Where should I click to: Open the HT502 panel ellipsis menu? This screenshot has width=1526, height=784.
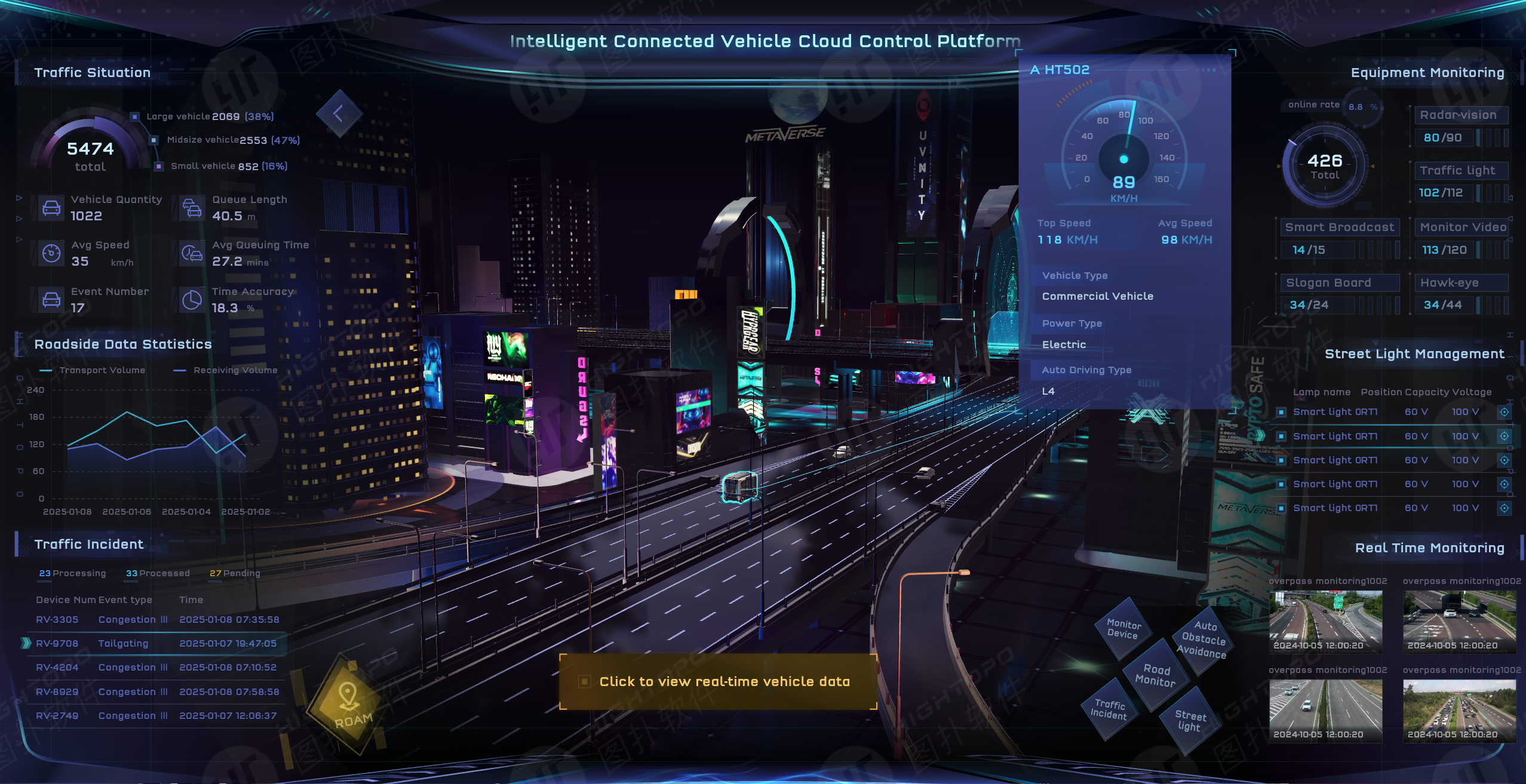1208,70
